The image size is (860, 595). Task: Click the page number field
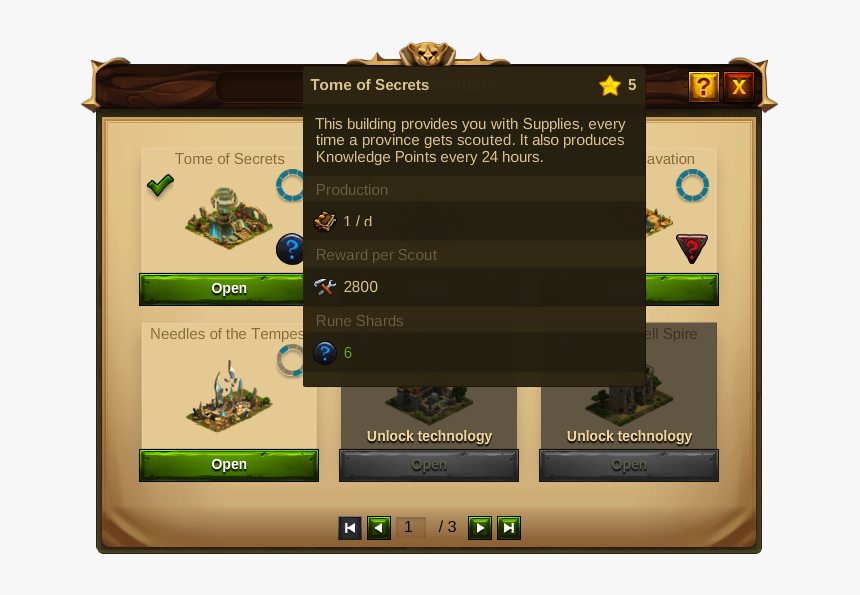tap(411, 528)
